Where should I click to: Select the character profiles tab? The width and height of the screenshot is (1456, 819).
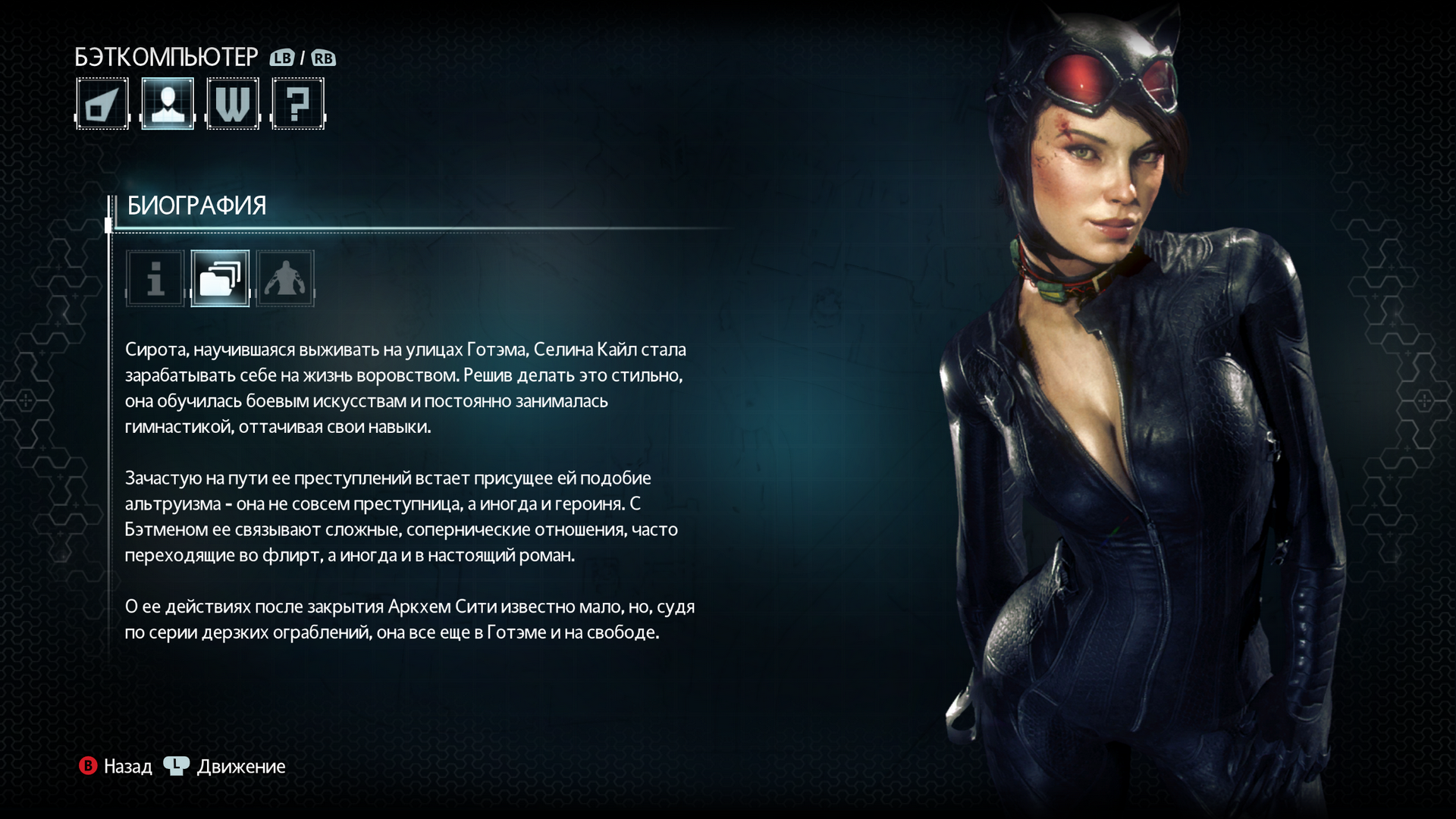tap(168, 104)
